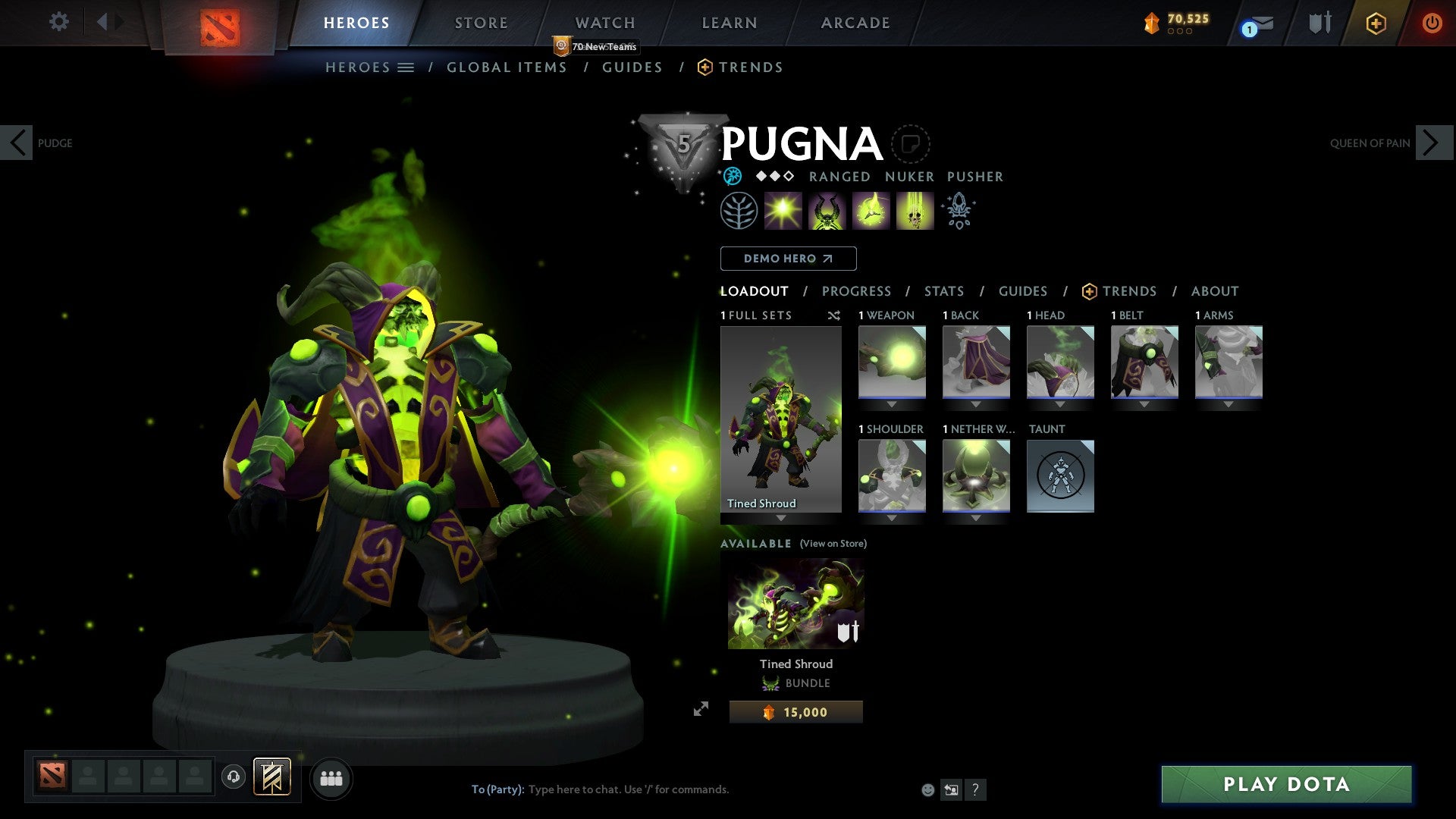Image resolution: width=1456 pixels, height=819 pixels.
Task: Click the Demo Hero button
Action: tap(788, 258)
